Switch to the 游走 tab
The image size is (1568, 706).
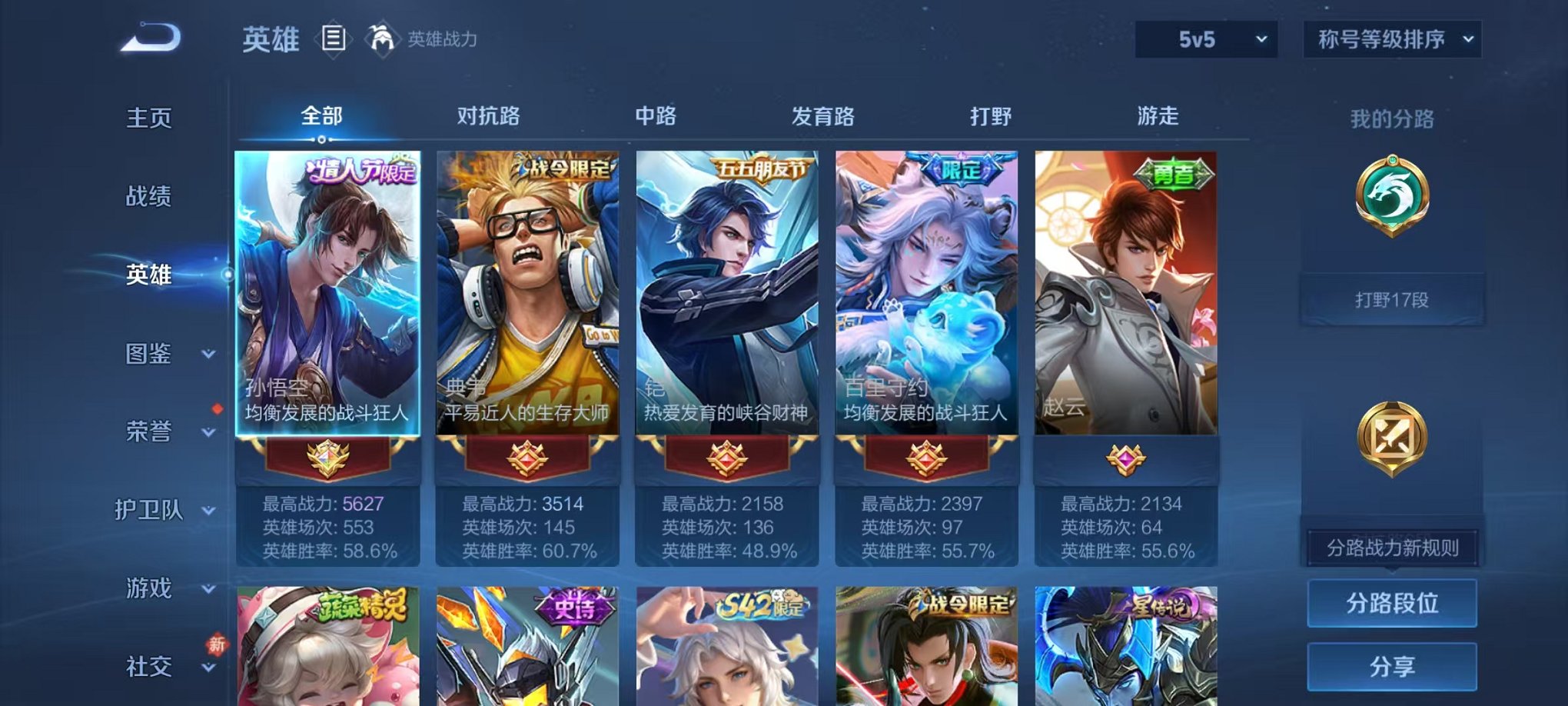click(x=1156, y=116)
